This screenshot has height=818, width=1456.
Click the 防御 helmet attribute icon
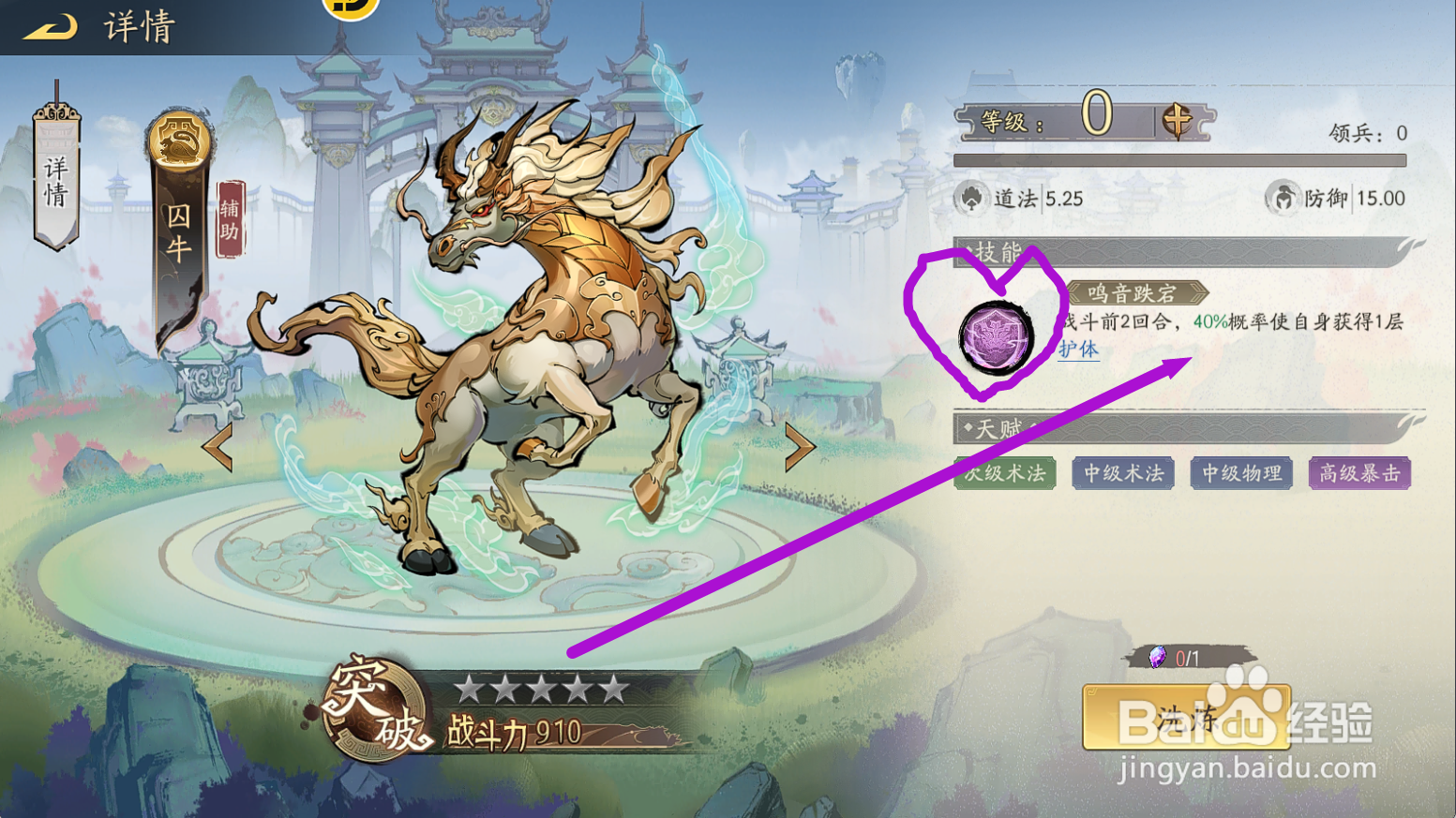coord(1283,198)
